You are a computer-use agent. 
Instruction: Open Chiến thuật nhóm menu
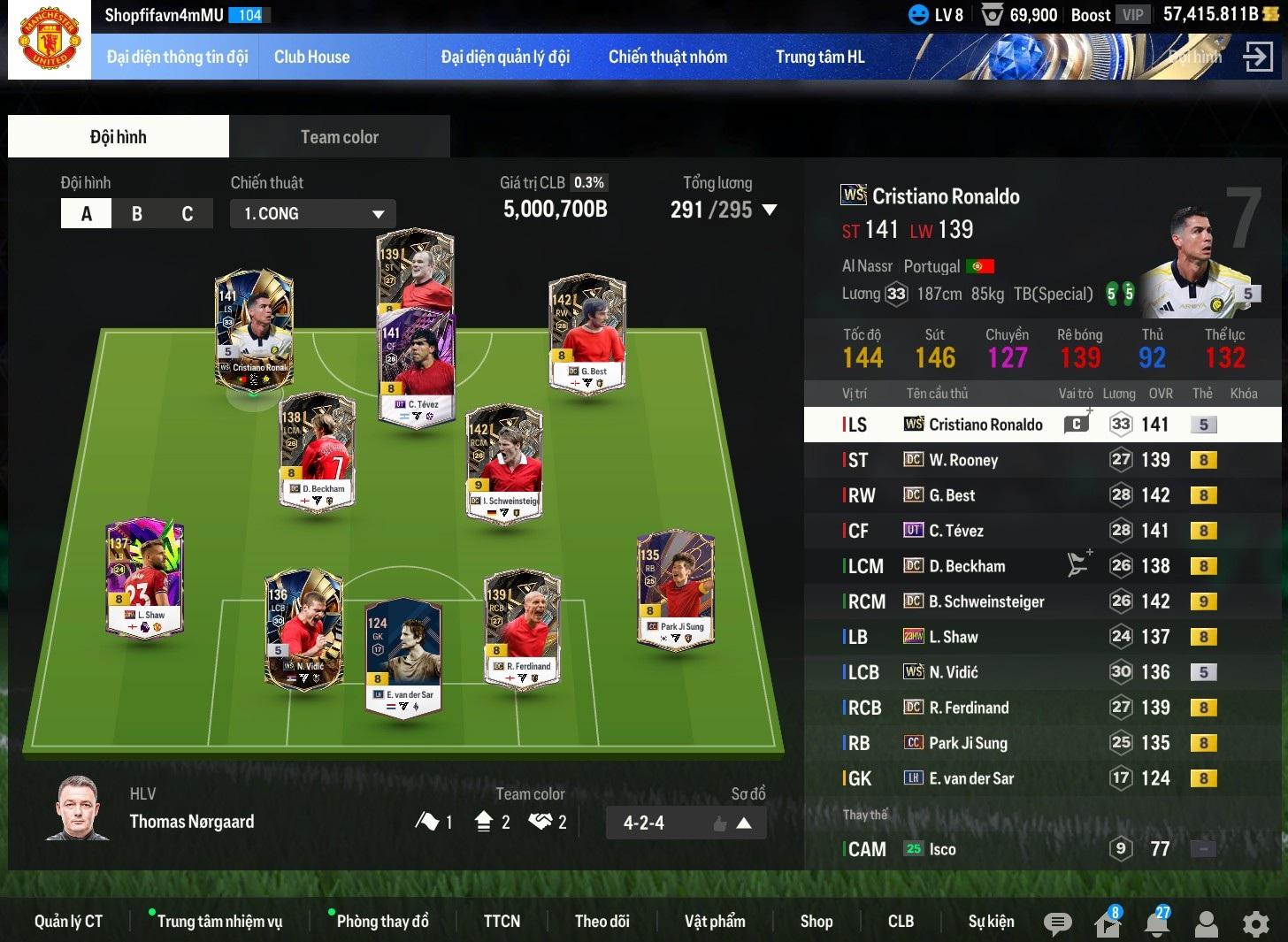point(667,57)
